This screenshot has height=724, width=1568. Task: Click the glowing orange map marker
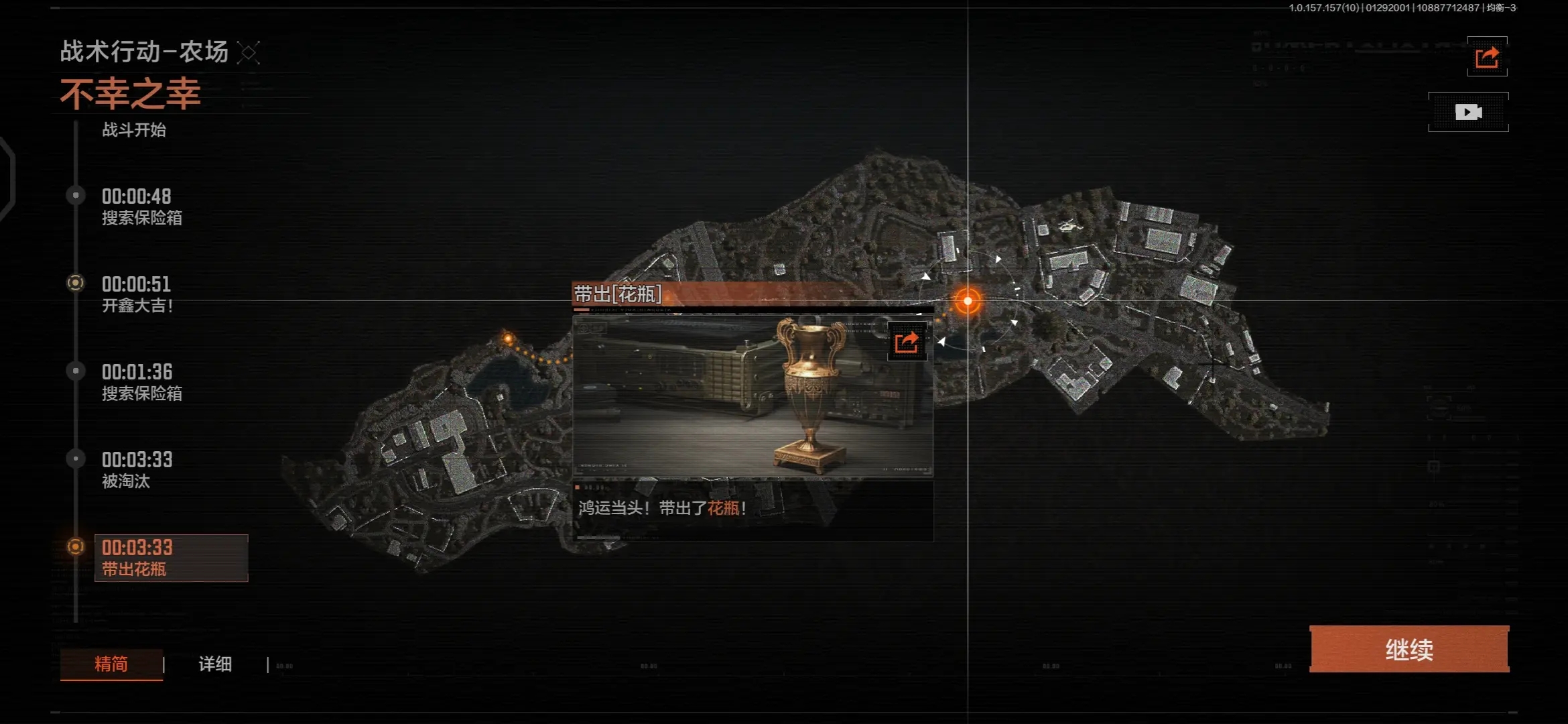pyautogui.click(x=967, y=301)
